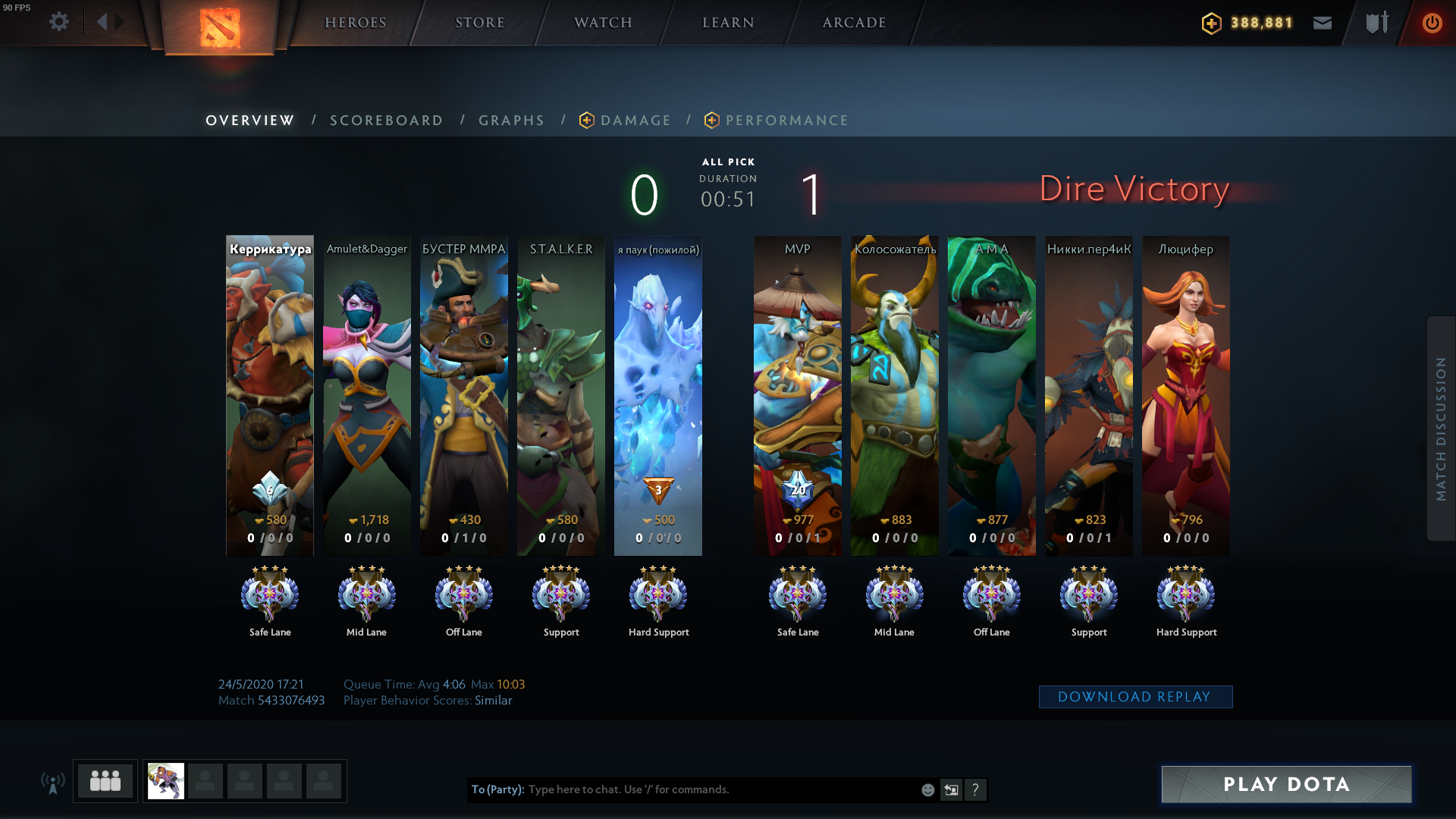The height and width of the screenshot is (819, 1456).
Task: Switch to the Graphs tab
Action: (511, 121)
